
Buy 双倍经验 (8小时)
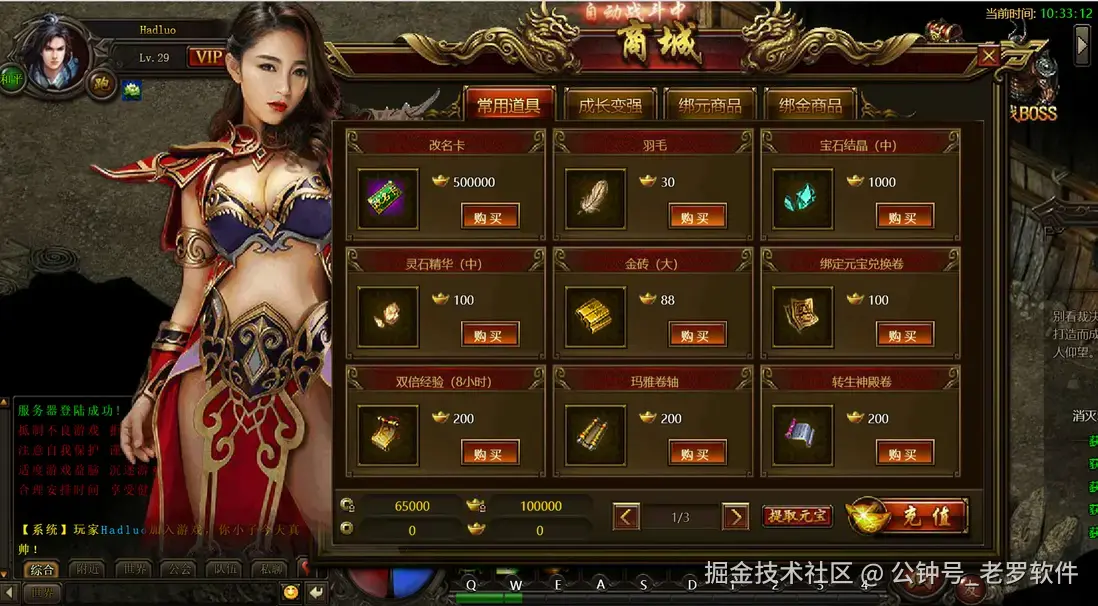click(x=489, y=453)
